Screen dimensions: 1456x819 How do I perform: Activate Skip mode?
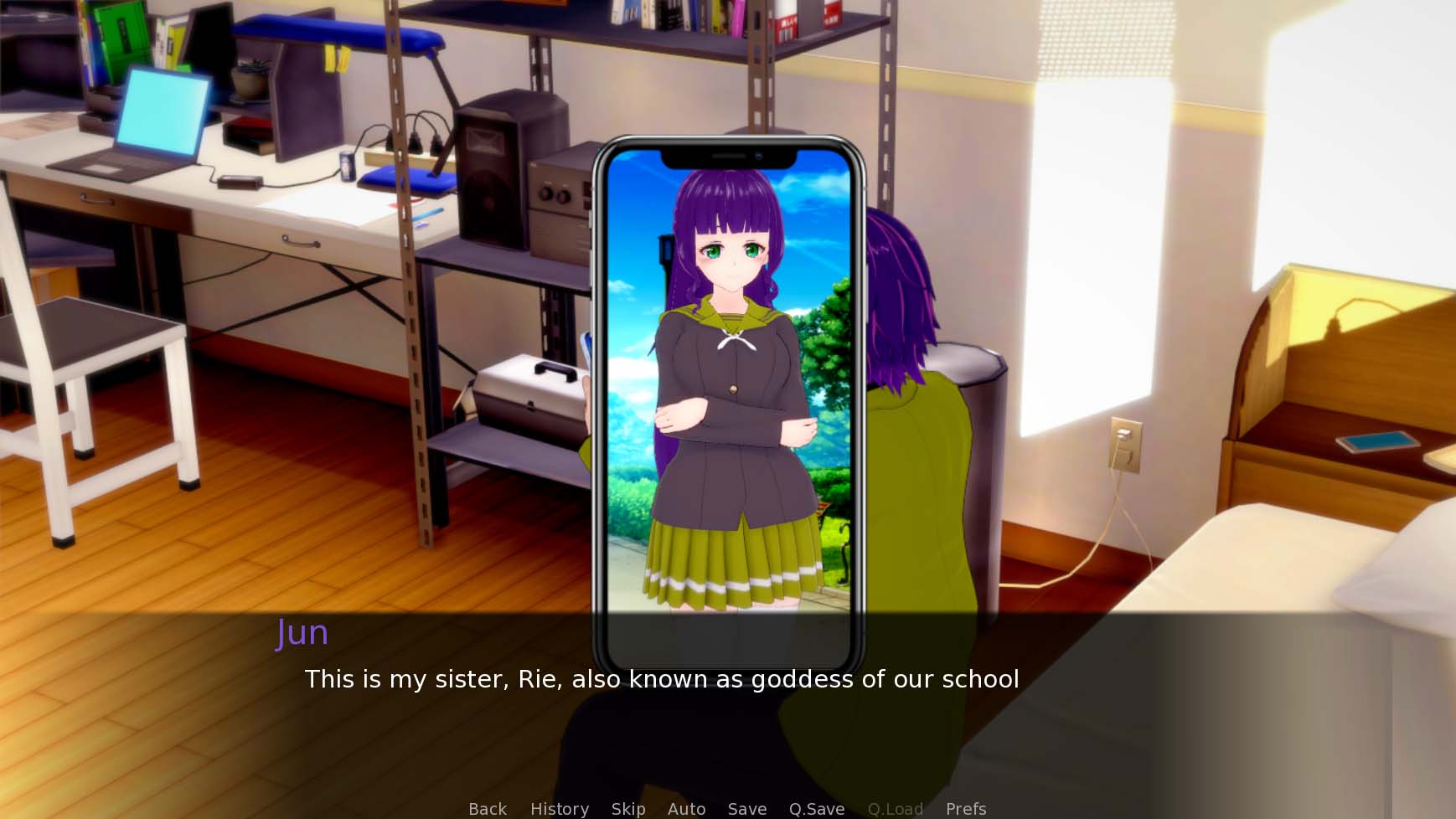[x=628, y=809]
